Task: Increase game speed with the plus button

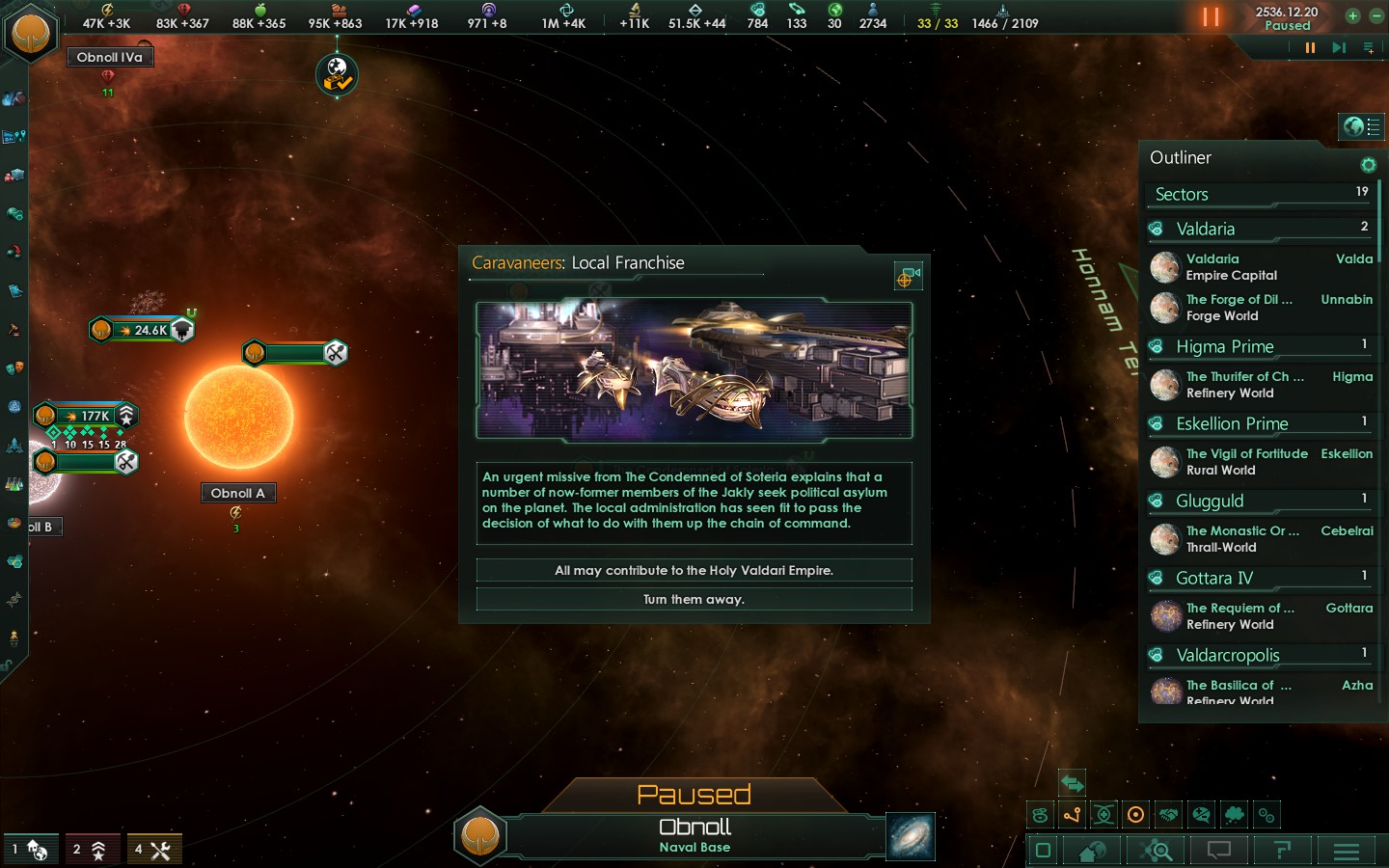Action: point(1352,15)
